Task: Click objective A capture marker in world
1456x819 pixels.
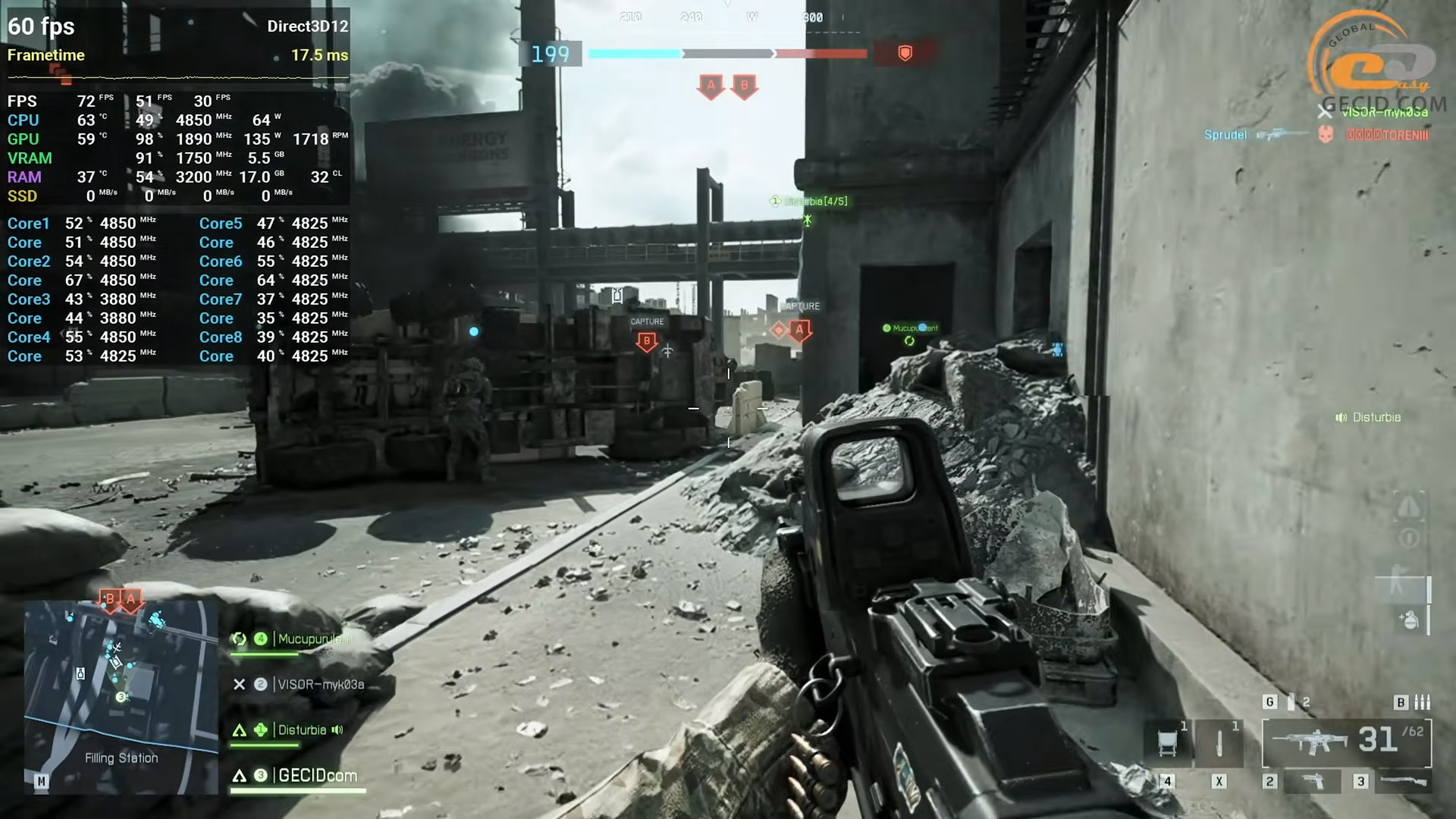Action: pyautogui.click(x=799, y=330)
